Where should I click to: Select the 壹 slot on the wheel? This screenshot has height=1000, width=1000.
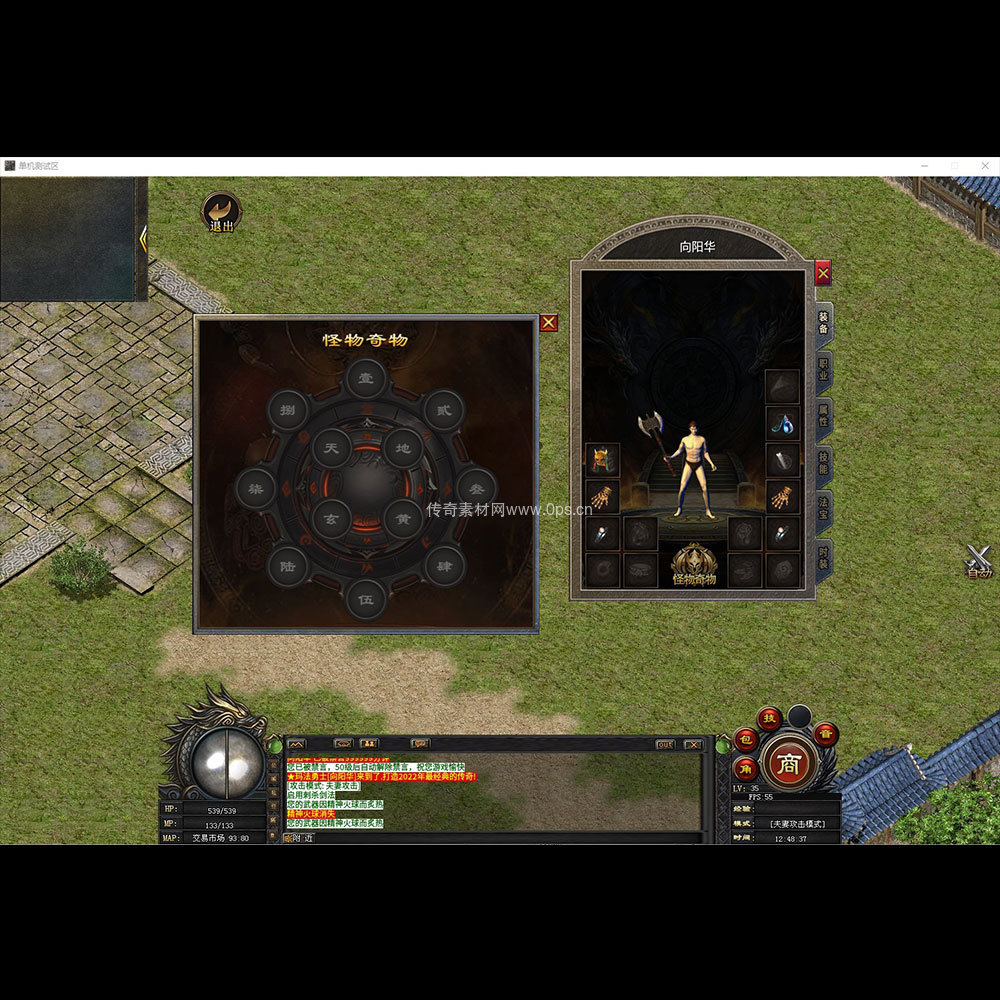tap(366, 379)
